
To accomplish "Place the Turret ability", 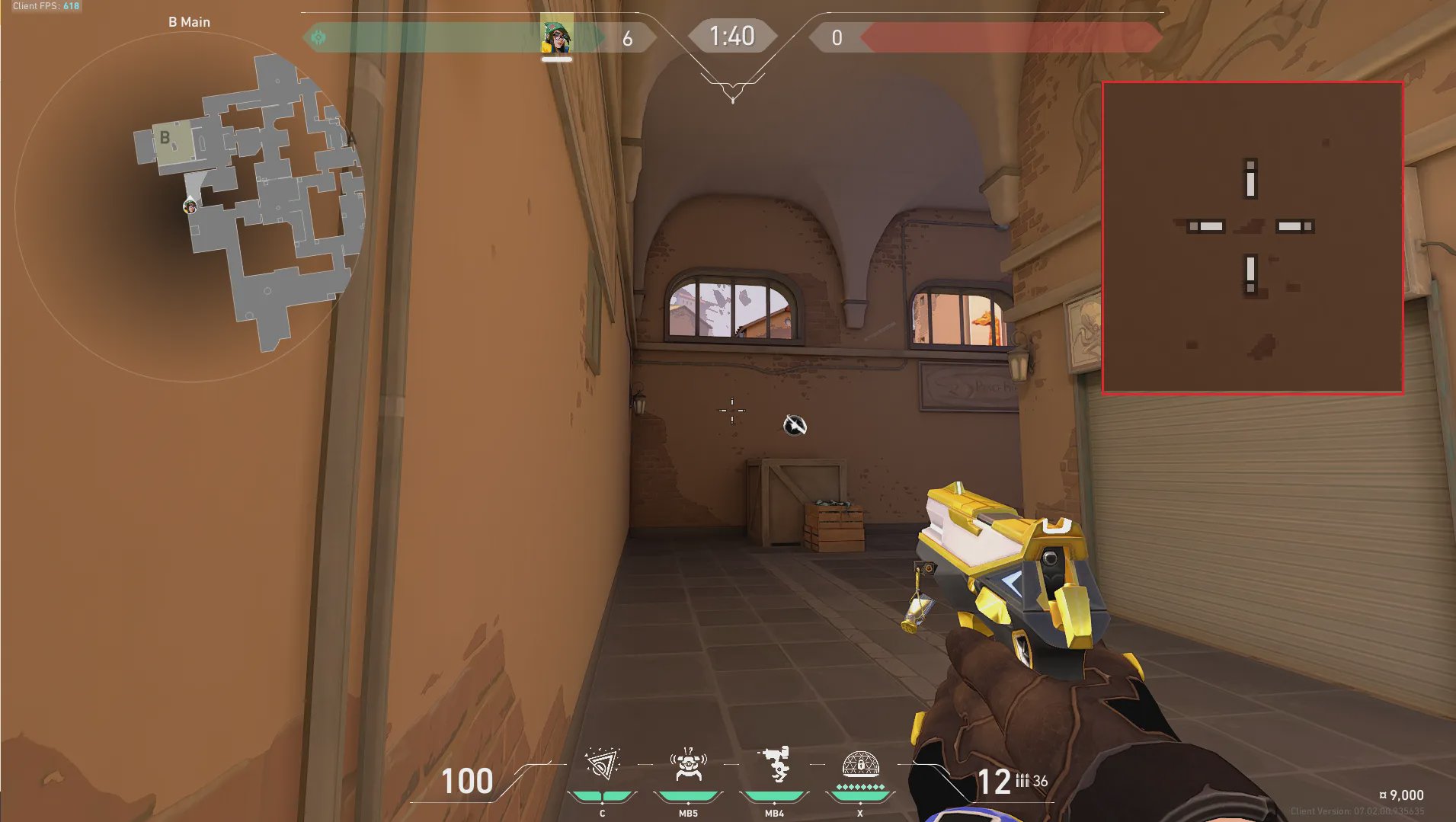I will (774, 766).
